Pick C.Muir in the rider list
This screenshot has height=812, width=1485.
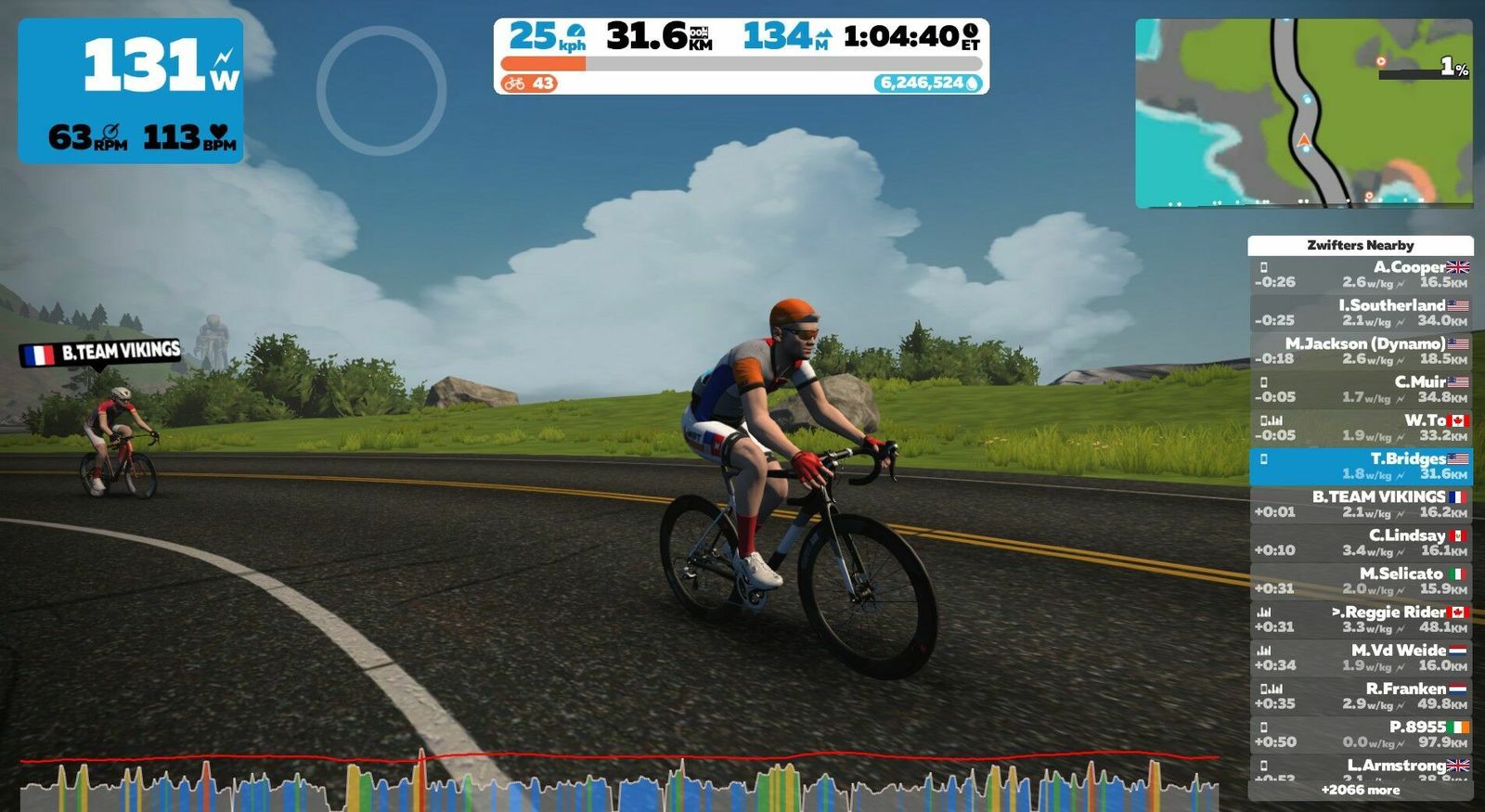click(x=1361, y=389)
